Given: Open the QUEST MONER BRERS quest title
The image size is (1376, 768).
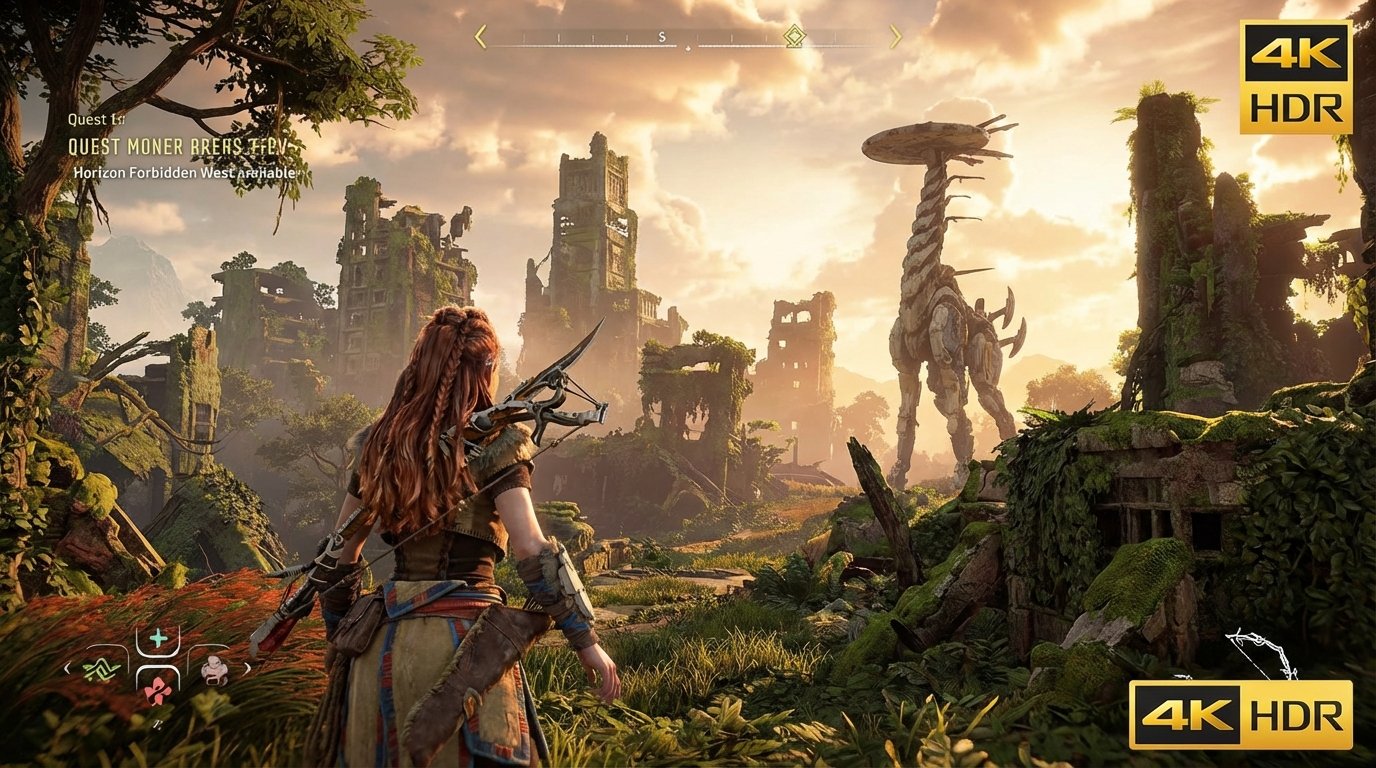Looking at the screenshot, I should point(178,147).
